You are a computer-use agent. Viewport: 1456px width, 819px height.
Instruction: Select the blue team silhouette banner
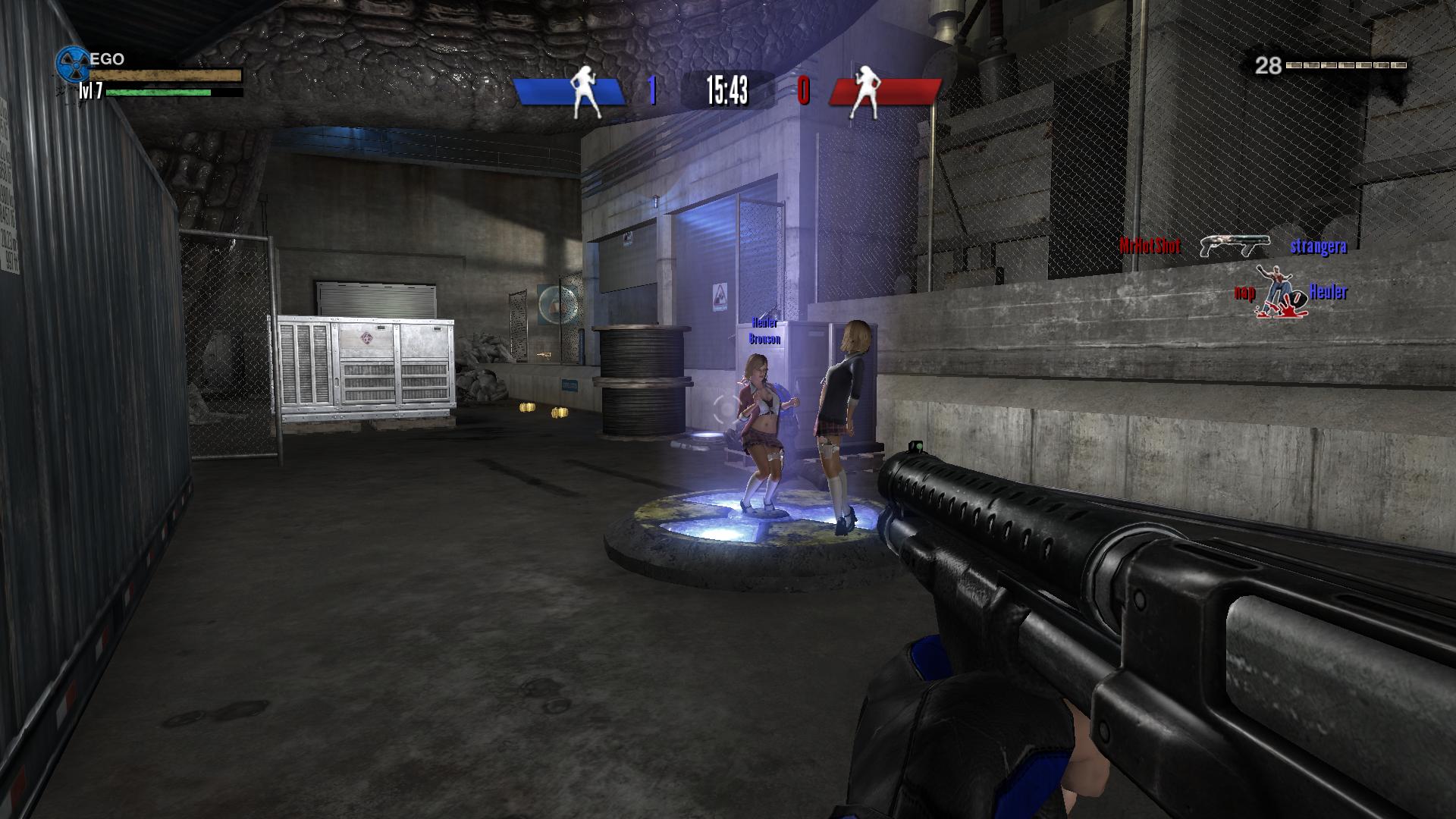(570, 91)
